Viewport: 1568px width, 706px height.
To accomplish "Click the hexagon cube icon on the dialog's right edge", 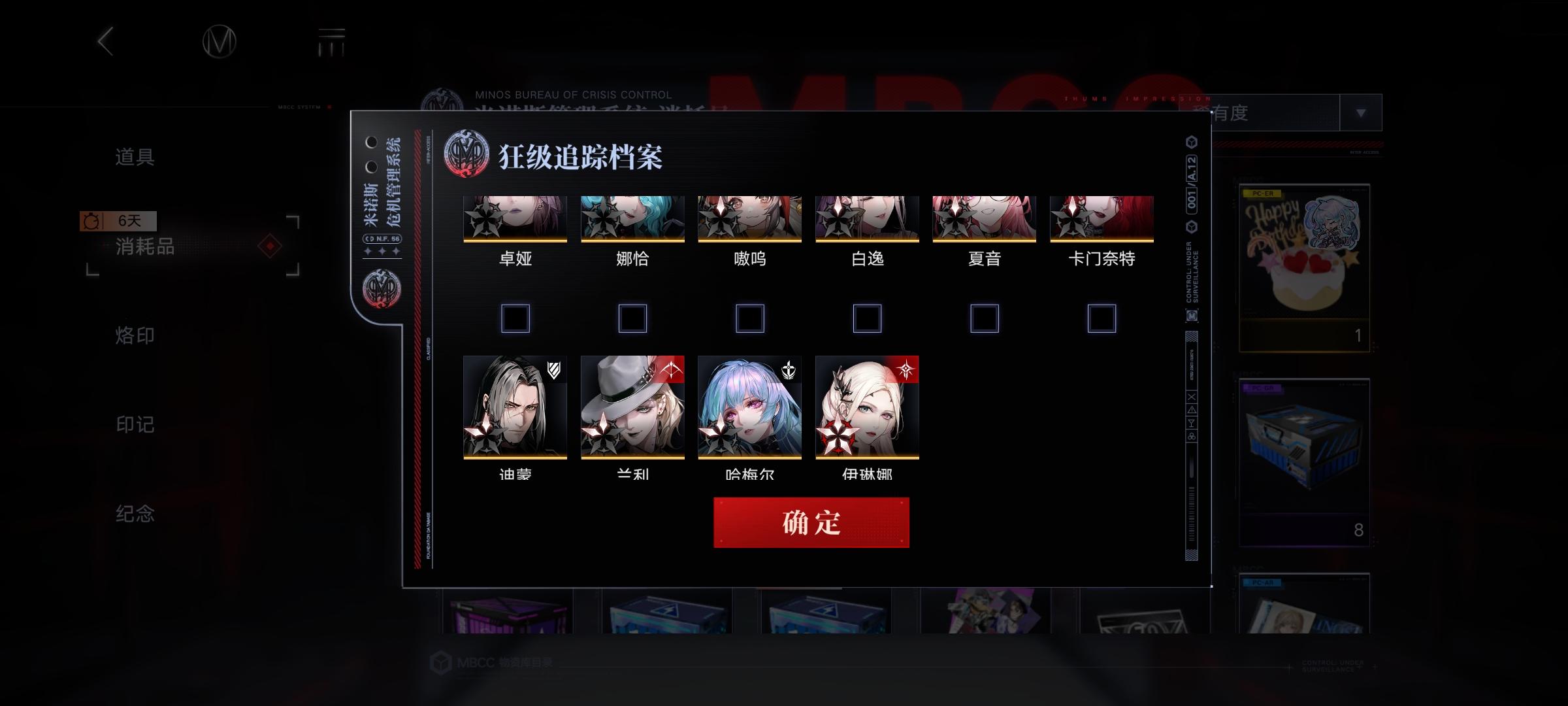I will 1193,143.
